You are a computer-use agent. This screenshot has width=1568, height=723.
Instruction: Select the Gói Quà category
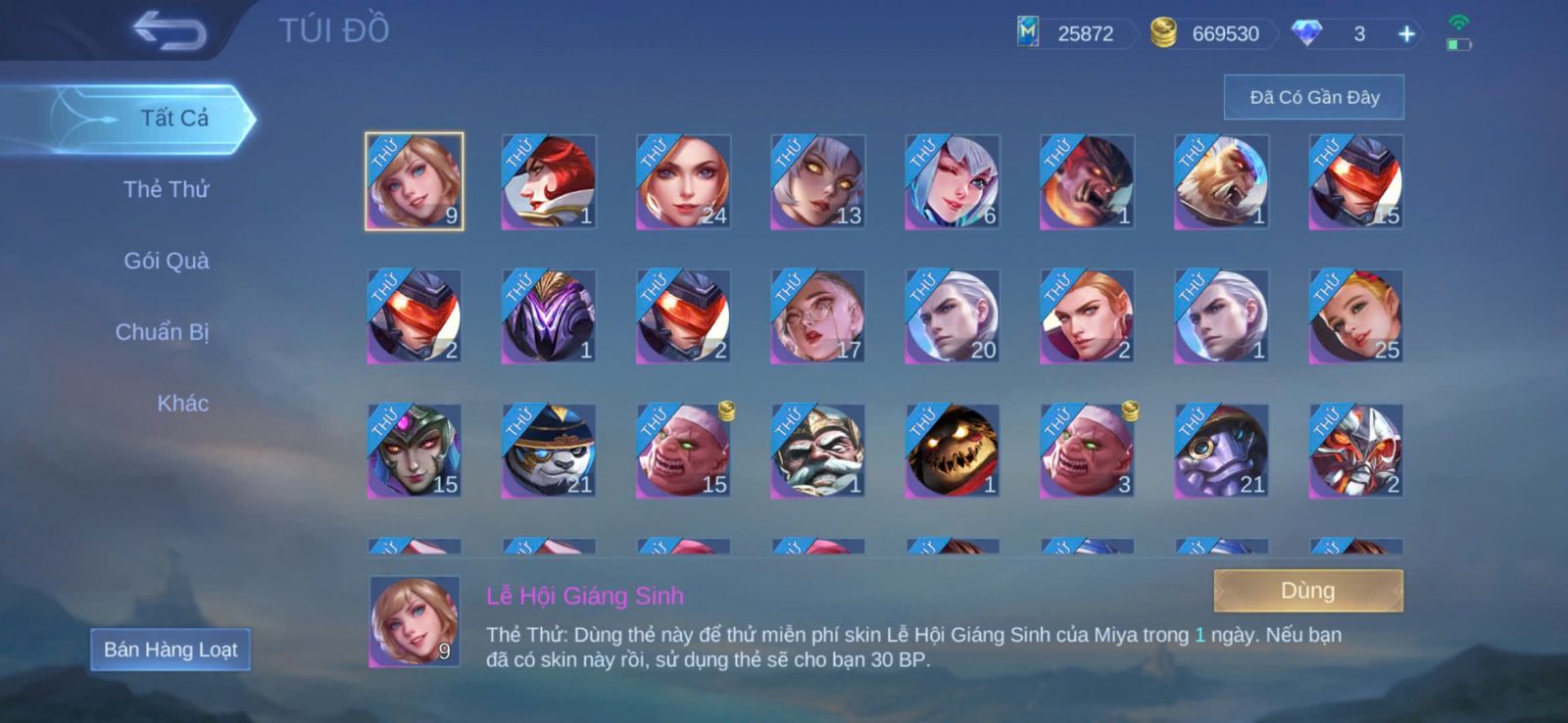[x=166, y=261]
